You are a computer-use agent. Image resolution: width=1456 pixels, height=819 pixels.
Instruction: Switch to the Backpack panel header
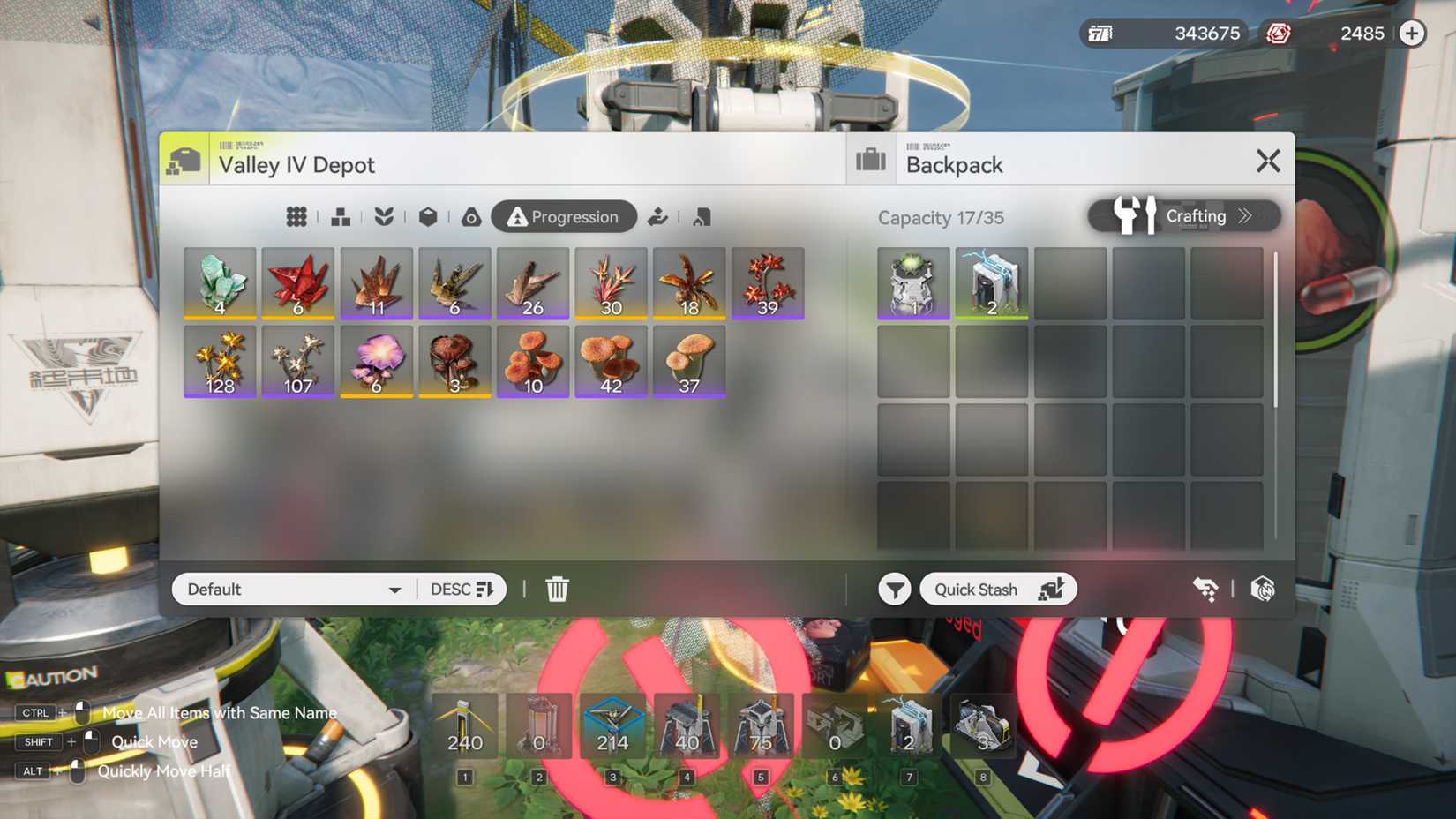coord(955,163)
